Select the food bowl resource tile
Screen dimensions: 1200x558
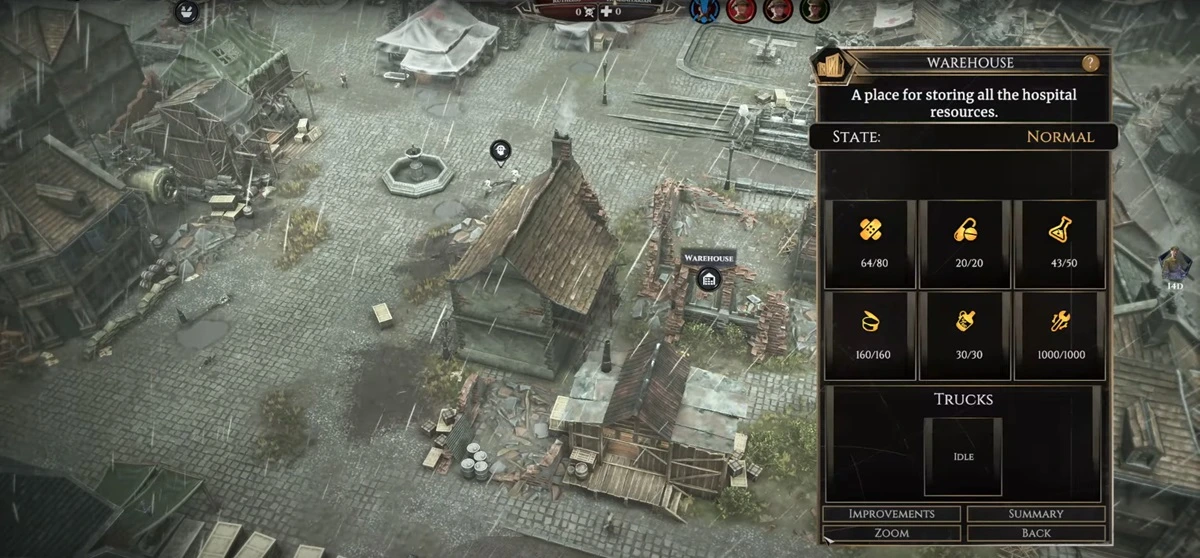coord(870,335)
